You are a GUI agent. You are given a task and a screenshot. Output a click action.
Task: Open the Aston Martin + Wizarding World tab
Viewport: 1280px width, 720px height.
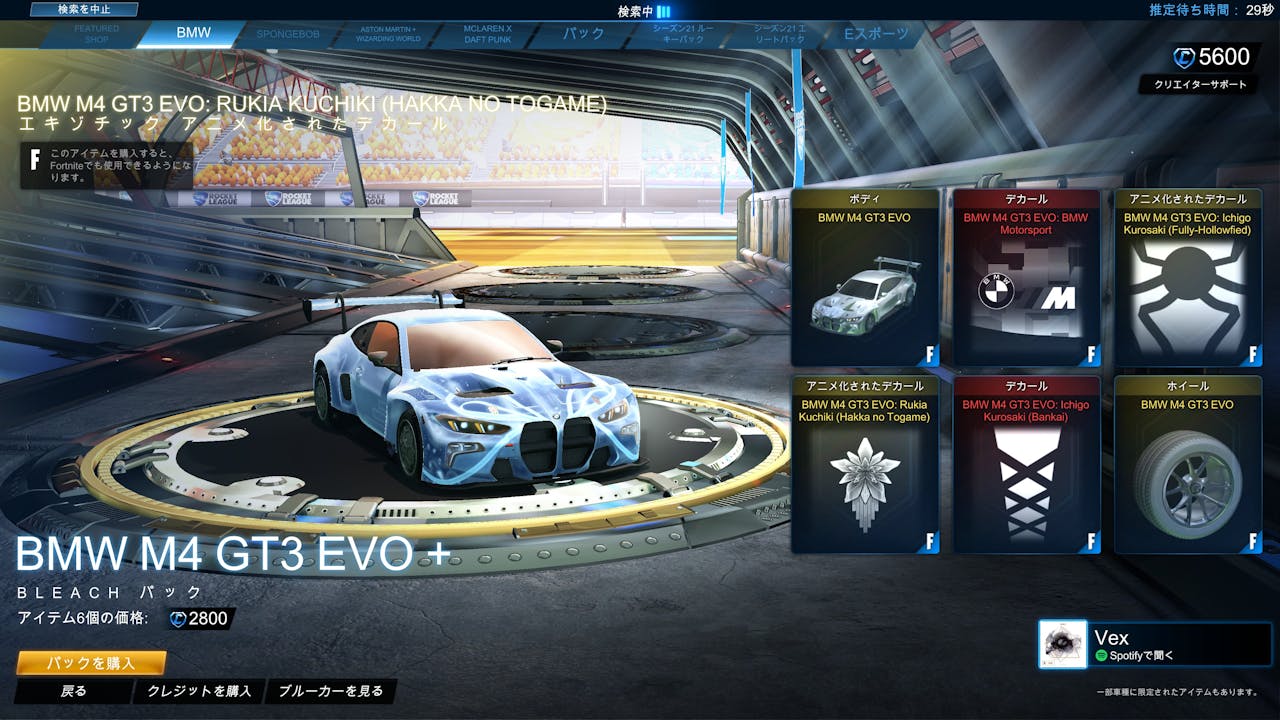[388, 34]
